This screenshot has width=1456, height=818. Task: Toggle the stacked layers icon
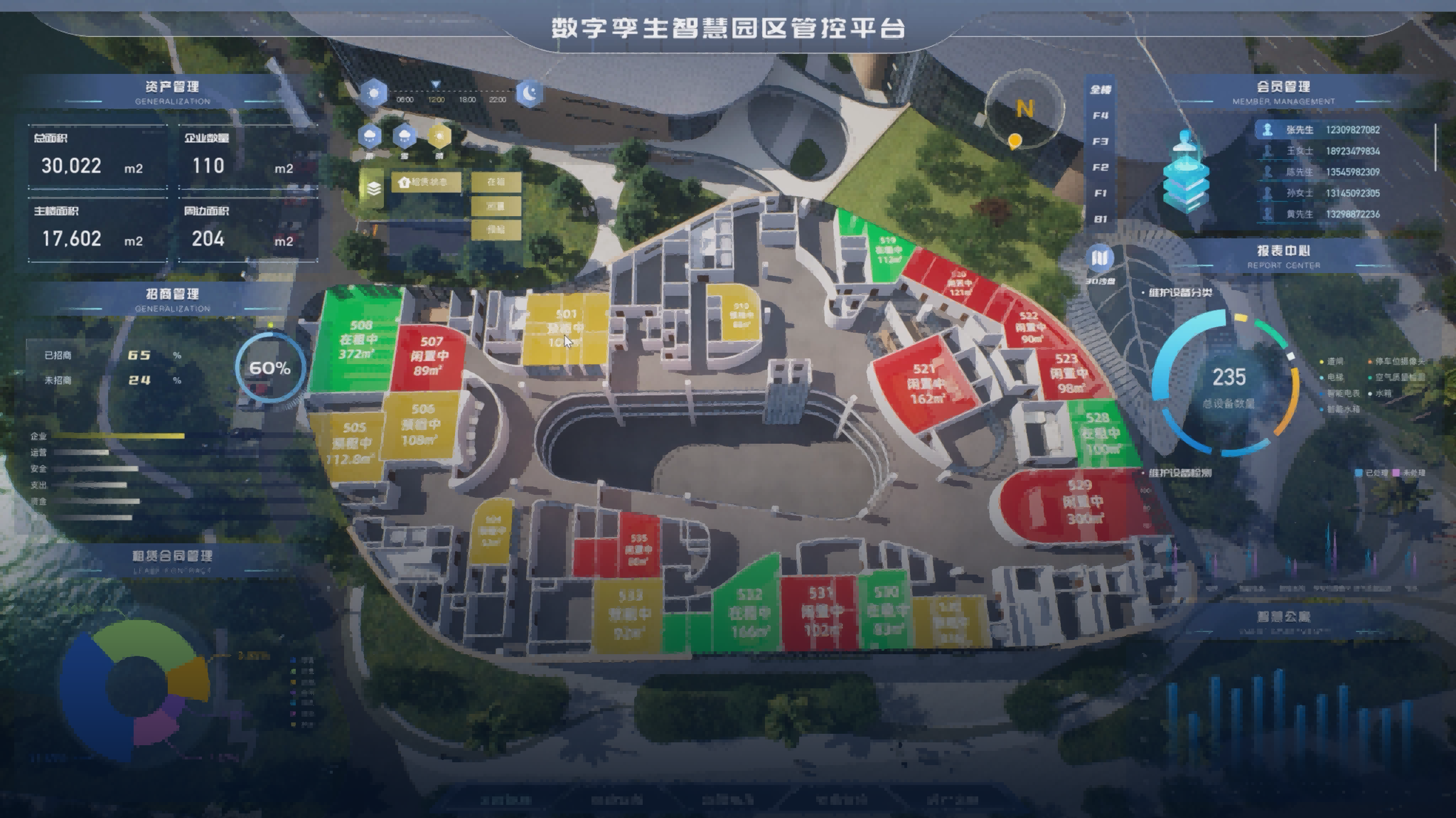pyautogui.click(x=373, y=188)
